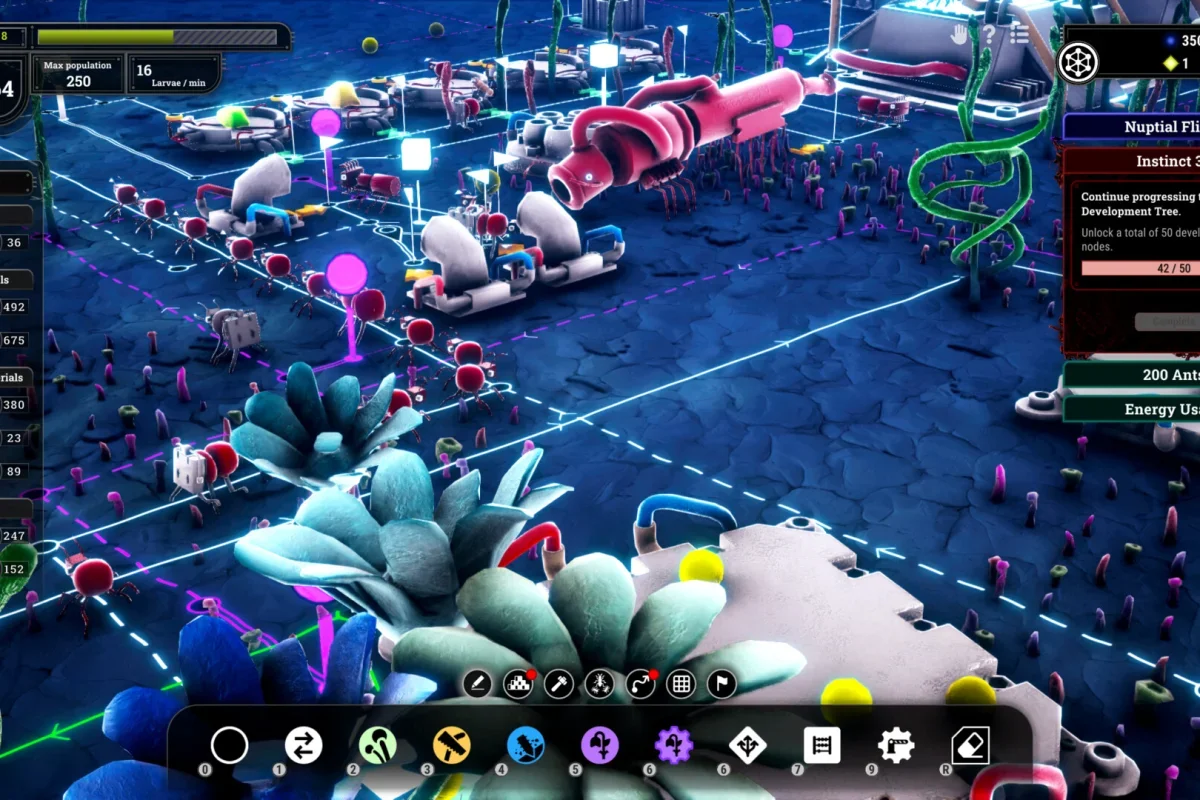Activate the blue saw hotbar tool
This screenshot has height=800, width=1200.
[x=525, y=745]
